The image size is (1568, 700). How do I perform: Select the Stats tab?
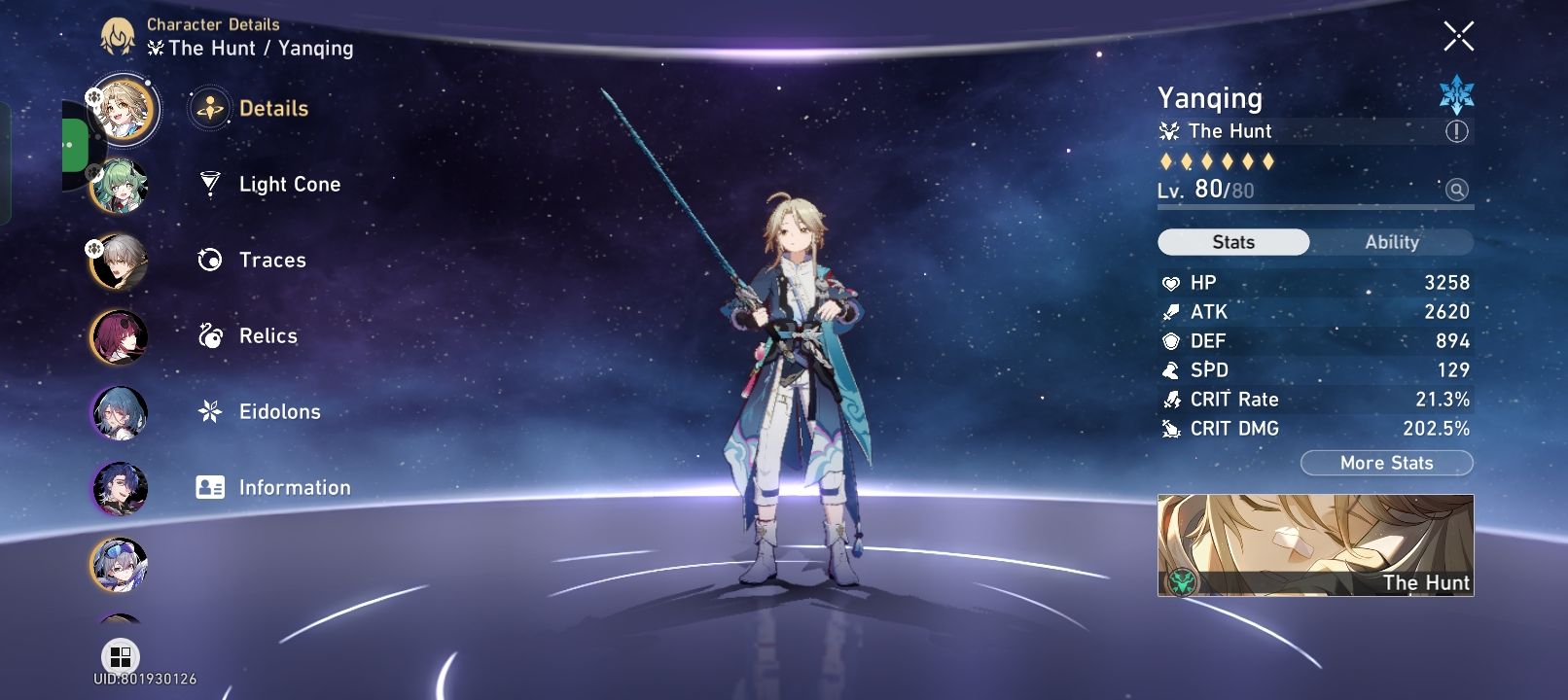pos(1233,241)
